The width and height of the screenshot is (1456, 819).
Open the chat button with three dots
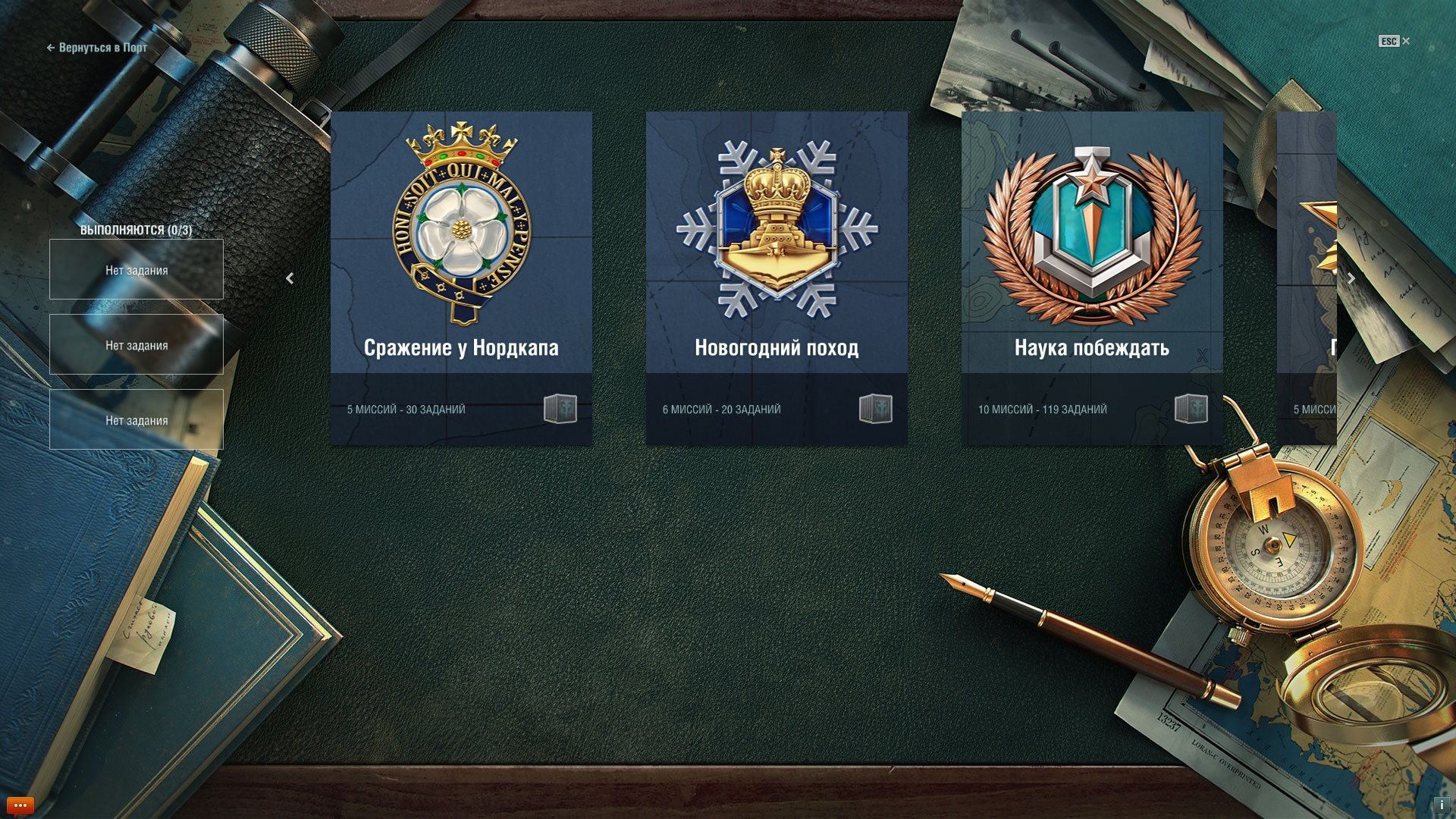point(20,805)
